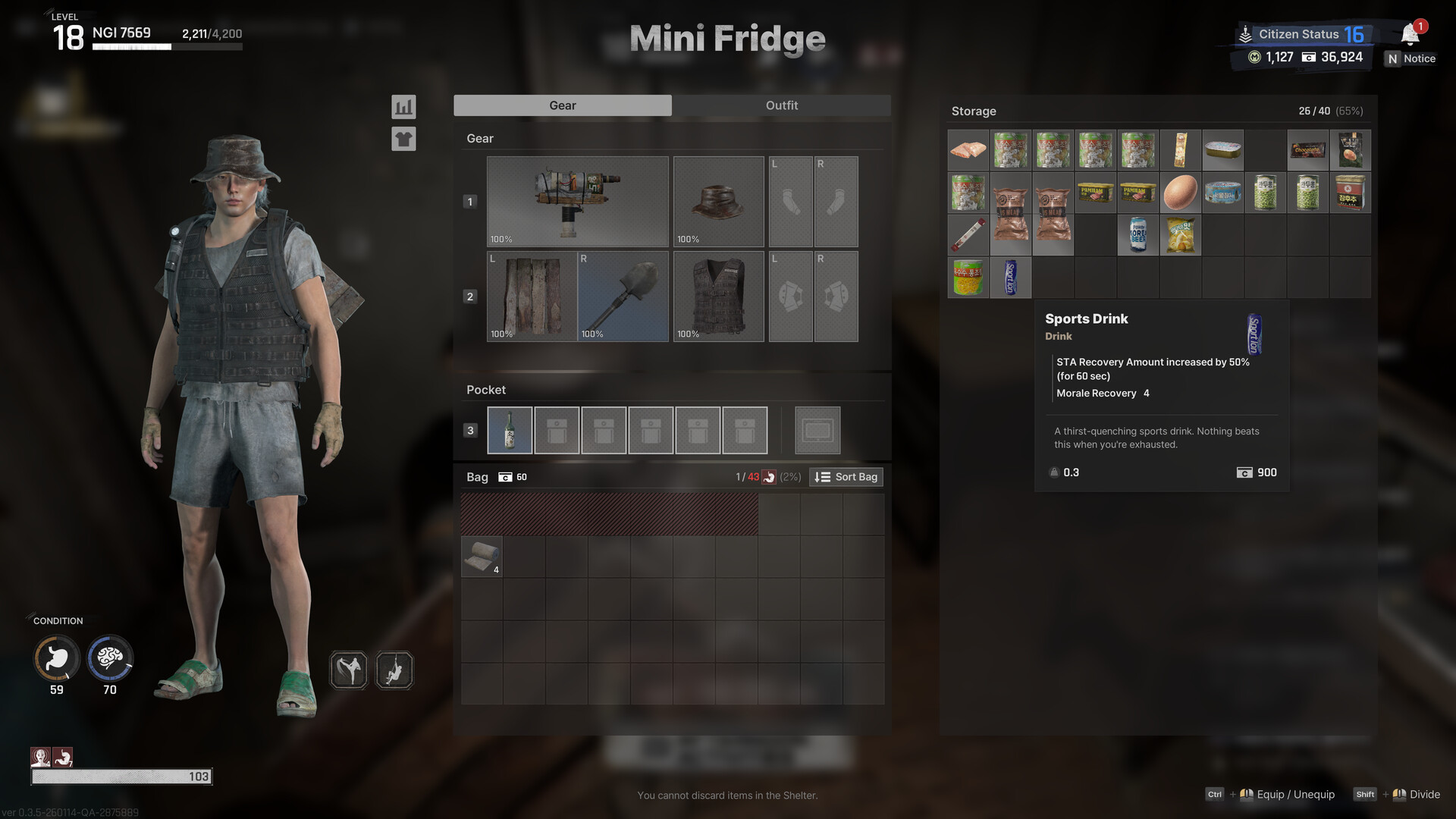Select the Gear tab

[x=562, y=105]
